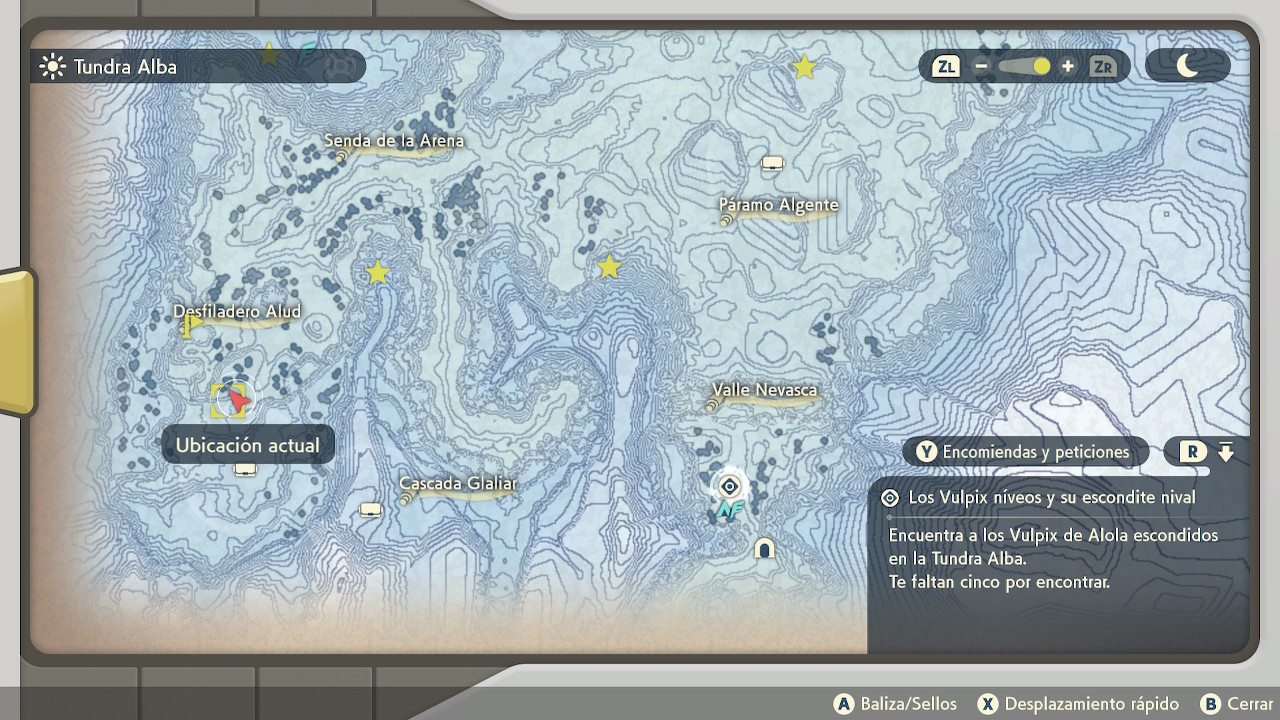Open the yellow side tab on the left edge

tap(17, 341)
